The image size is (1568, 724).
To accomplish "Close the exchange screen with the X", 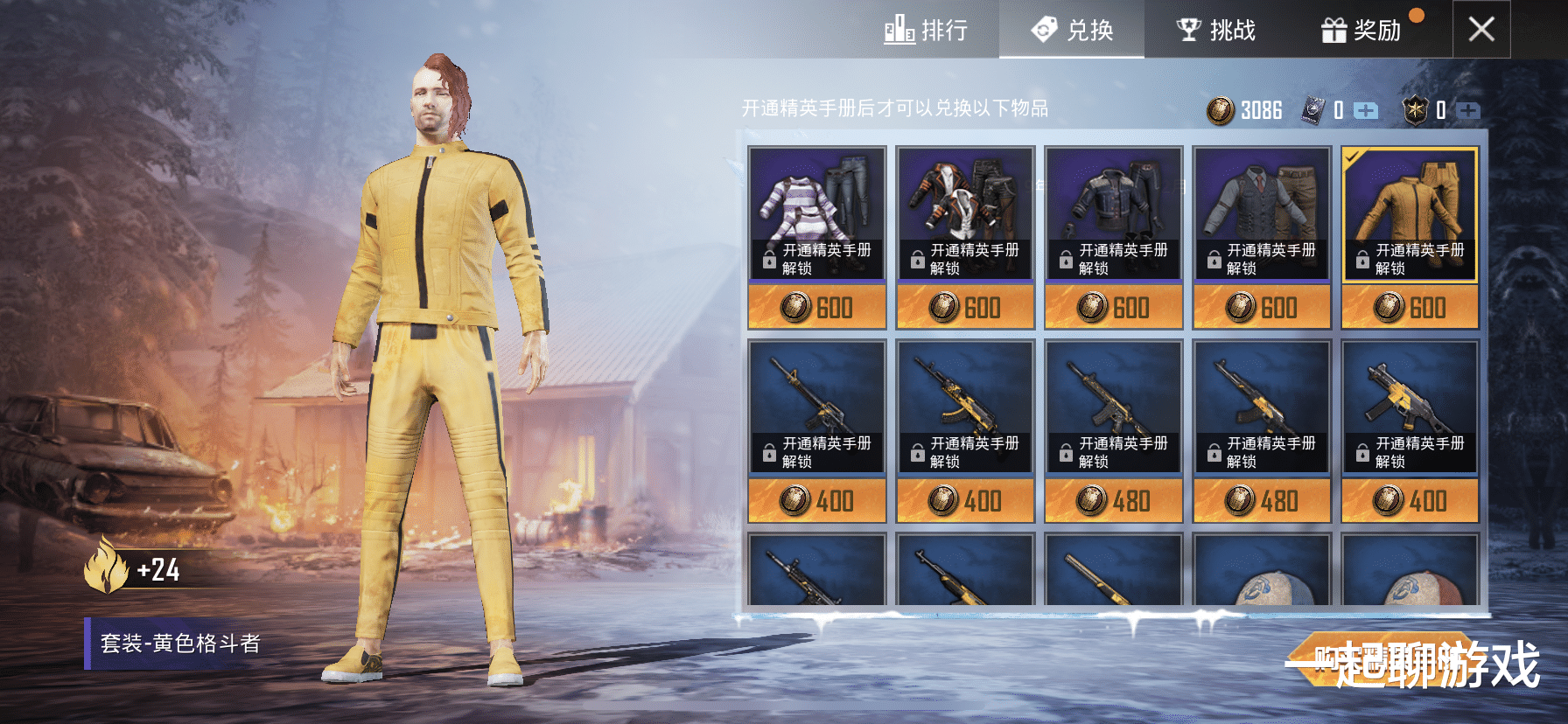I will pos(1480,30).
